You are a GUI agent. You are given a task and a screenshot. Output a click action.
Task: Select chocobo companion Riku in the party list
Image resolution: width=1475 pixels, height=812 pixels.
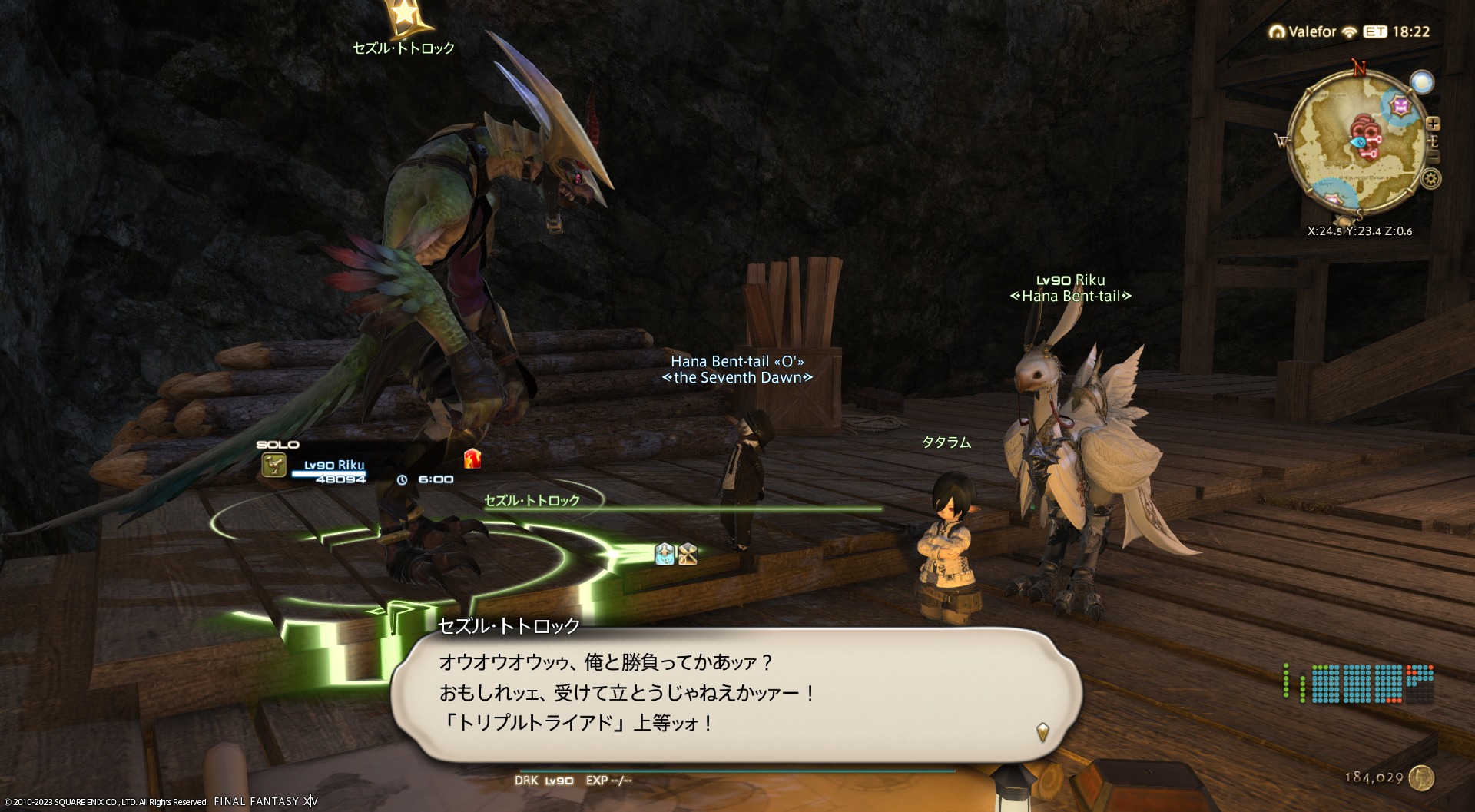pos(333,466)
